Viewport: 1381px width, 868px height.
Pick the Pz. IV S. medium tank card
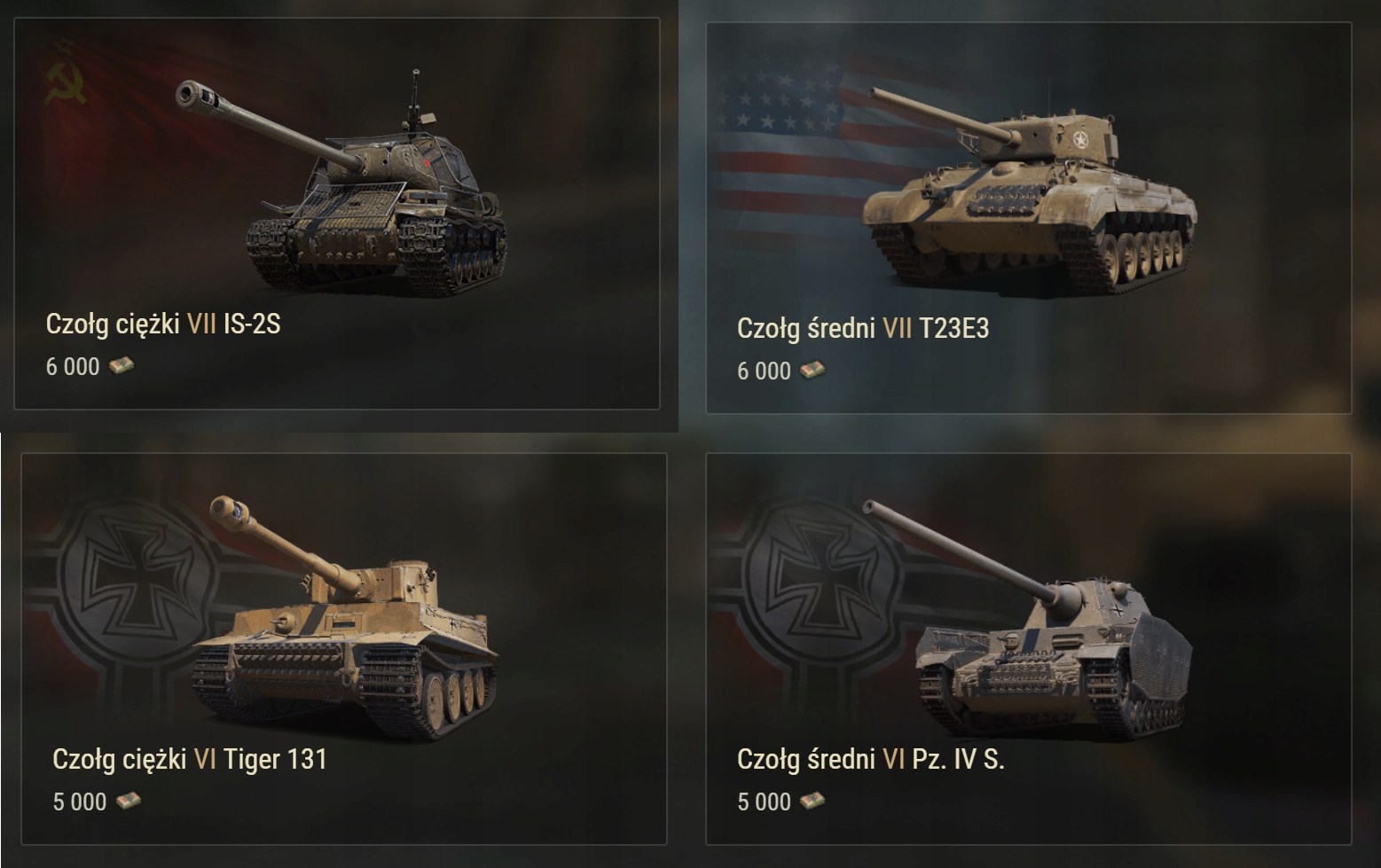click(x=1028, y=648)
